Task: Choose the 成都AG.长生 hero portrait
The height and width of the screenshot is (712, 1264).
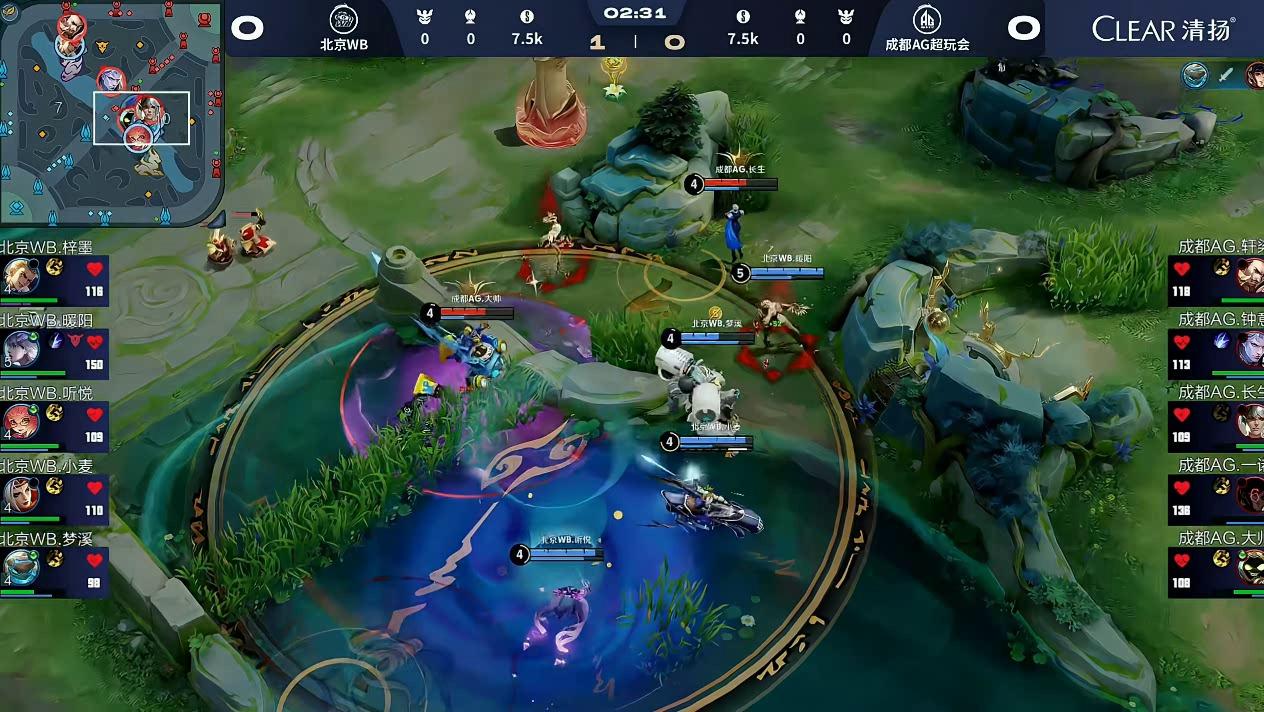Action: [1250, 421]
